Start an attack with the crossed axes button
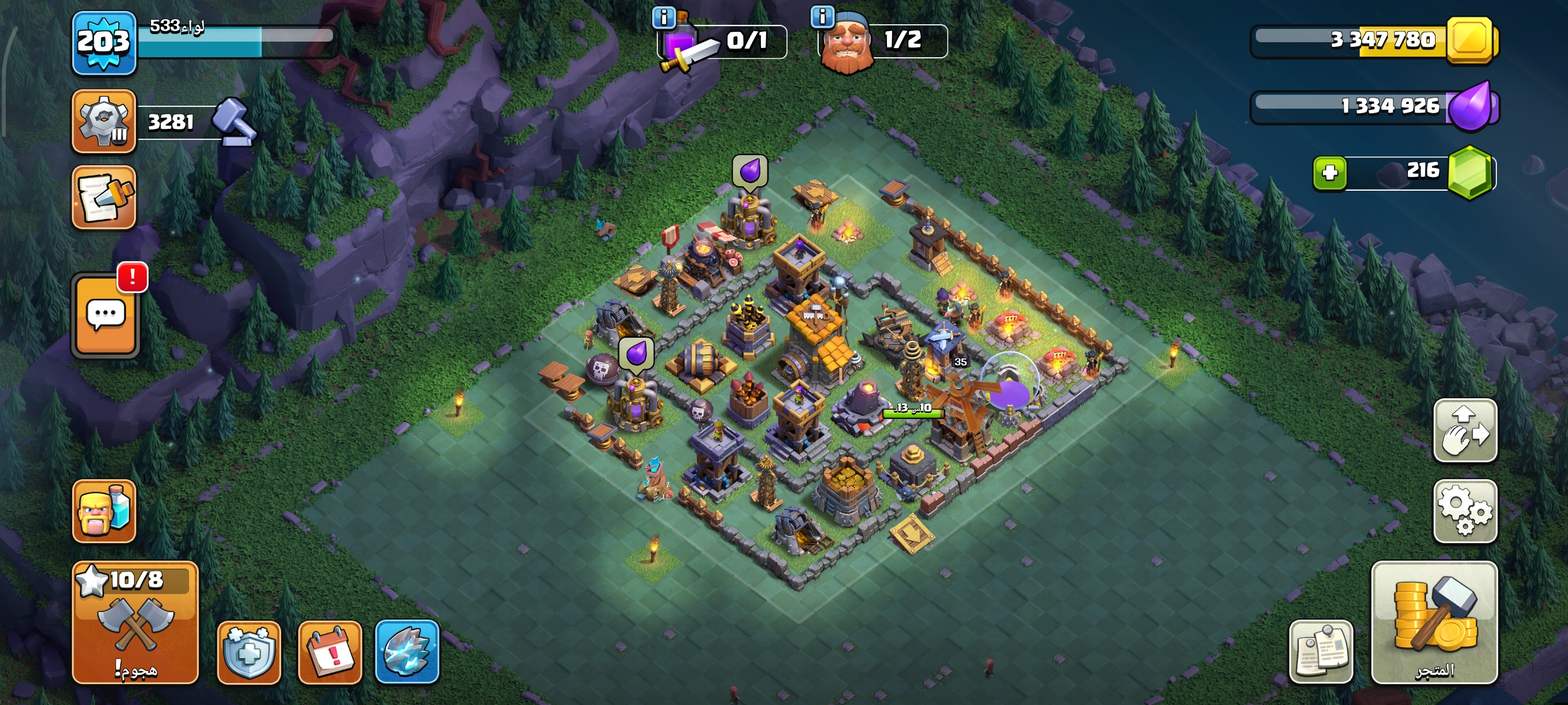The height and width of the screenshot is (705, 1568). tap(135, 623)
